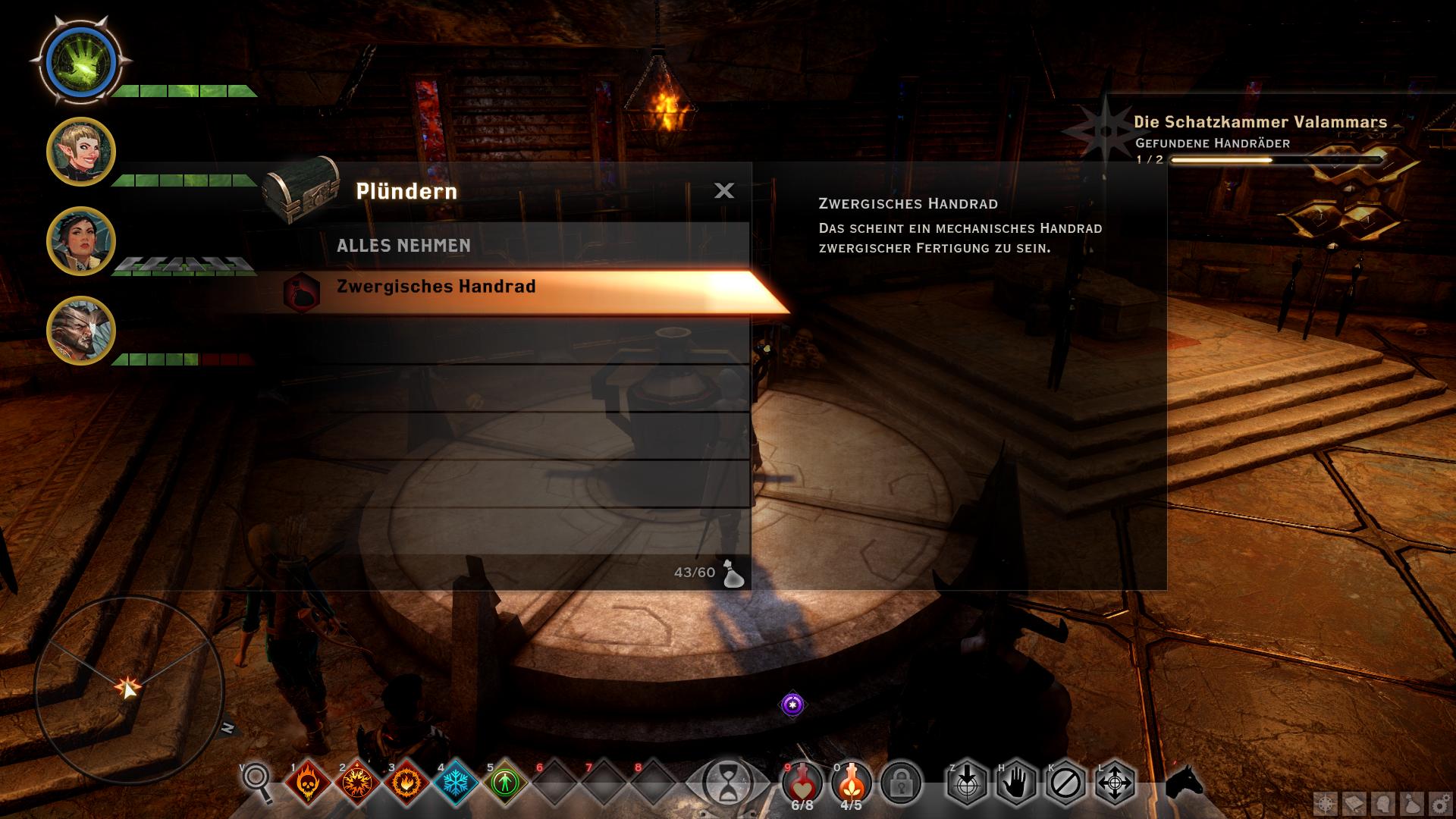Open the gear settings menu icon

click(x=1439, y=805)
